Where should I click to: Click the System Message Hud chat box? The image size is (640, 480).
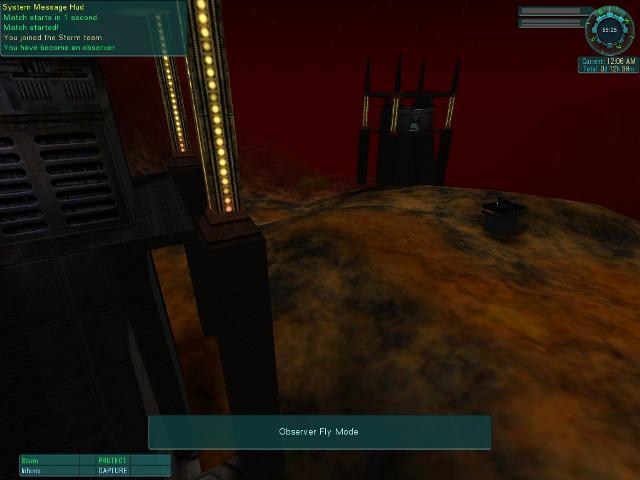pyautogui.click(x=91, y=28)
